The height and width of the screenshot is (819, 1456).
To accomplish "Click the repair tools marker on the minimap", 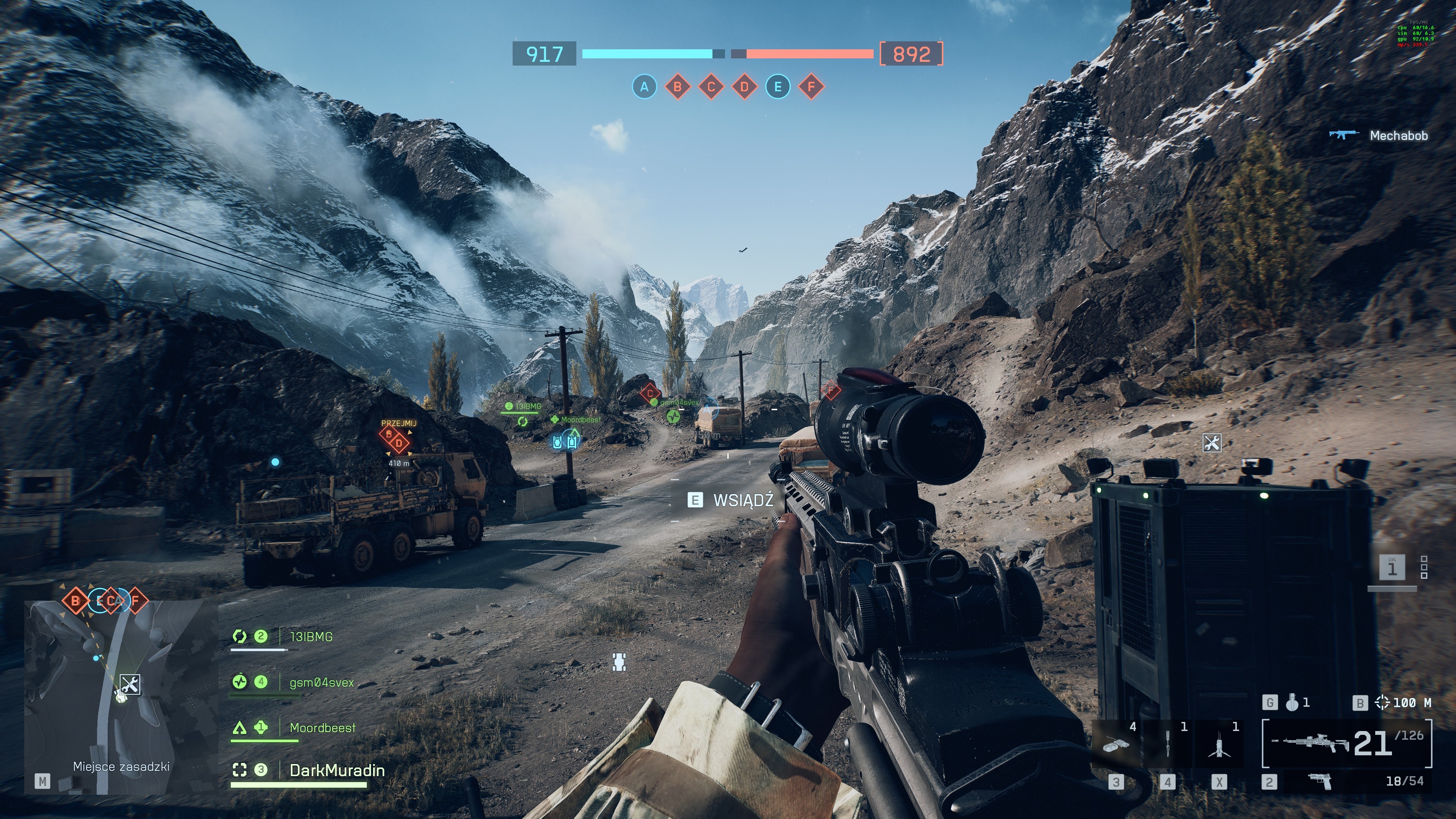I will point(130,684).
